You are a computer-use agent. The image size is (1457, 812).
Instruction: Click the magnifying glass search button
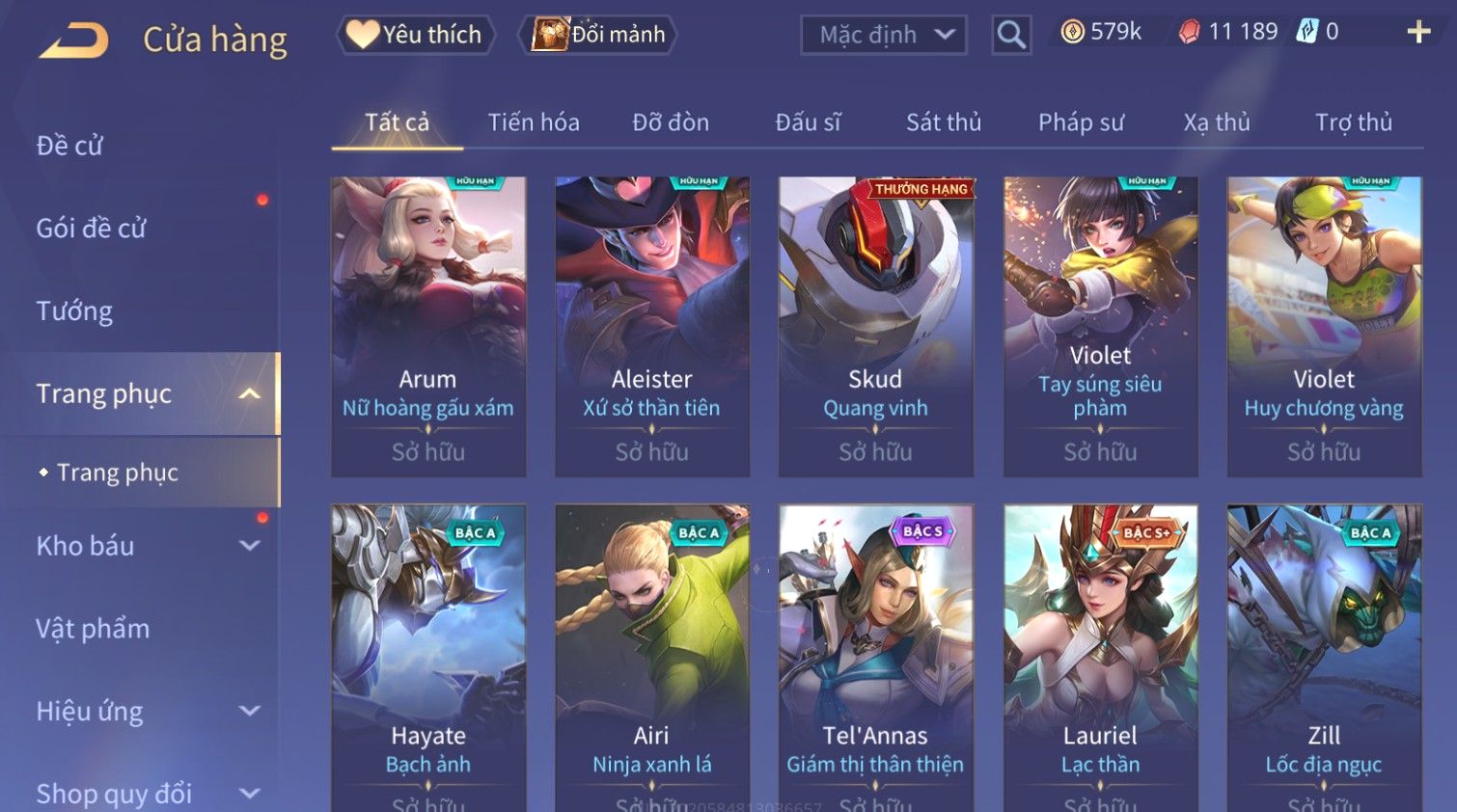click(x=1011, y=35)
